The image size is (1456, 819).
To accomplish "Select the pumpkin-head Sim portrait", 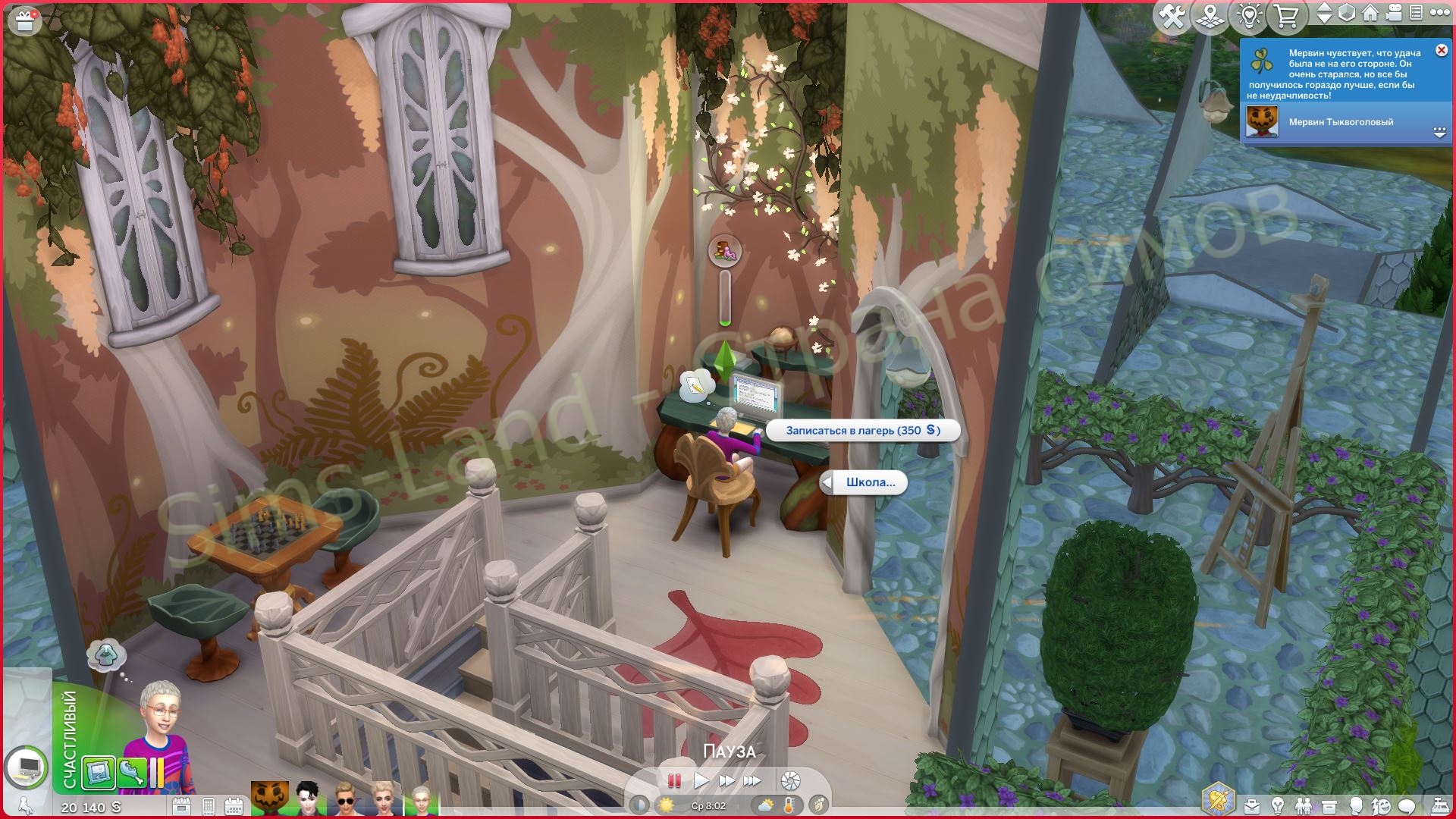I will pos(270,799).
